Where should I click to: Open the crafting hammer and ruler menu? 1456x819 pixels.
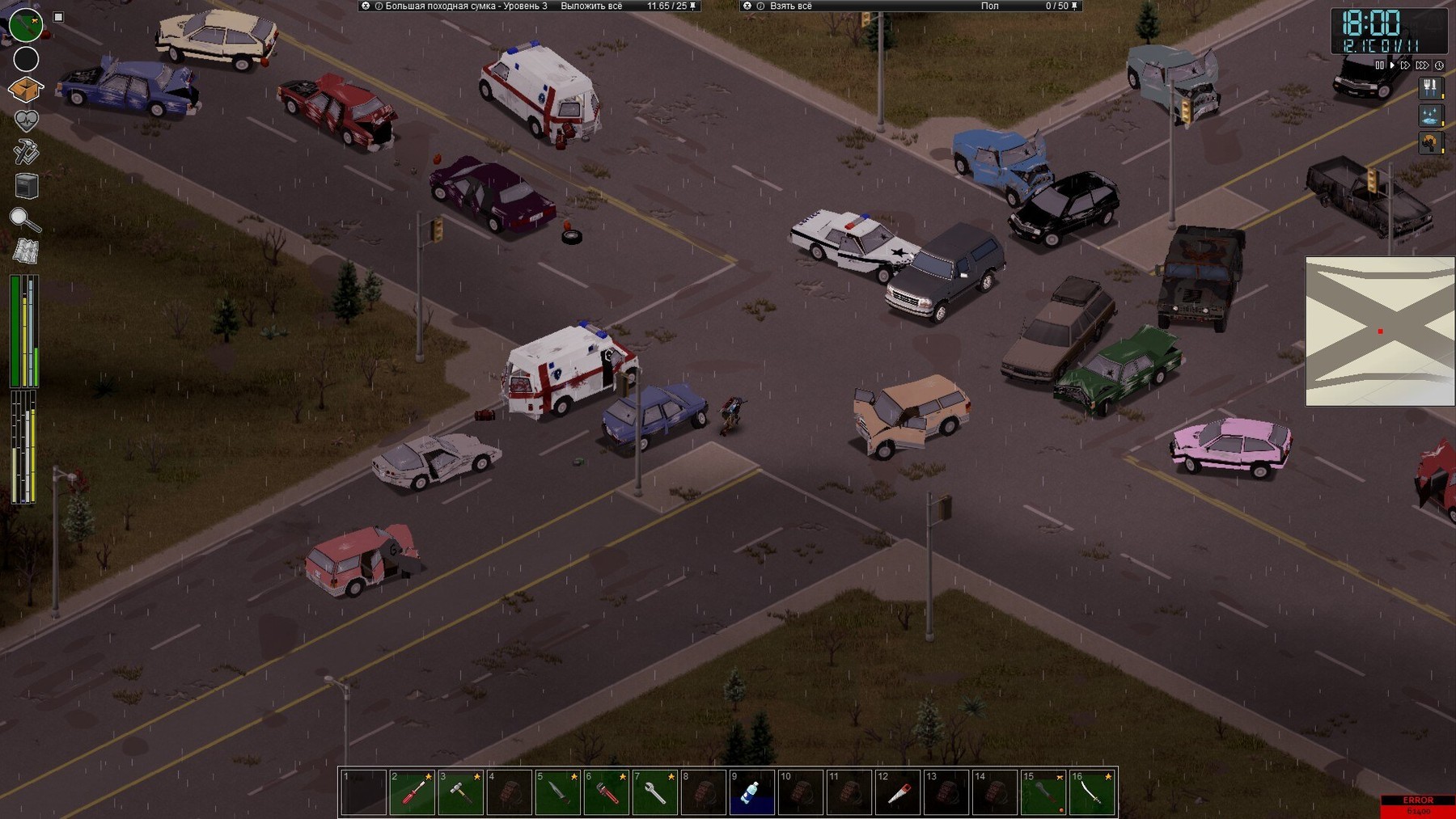pyautogui.click(x=26, y=152)
